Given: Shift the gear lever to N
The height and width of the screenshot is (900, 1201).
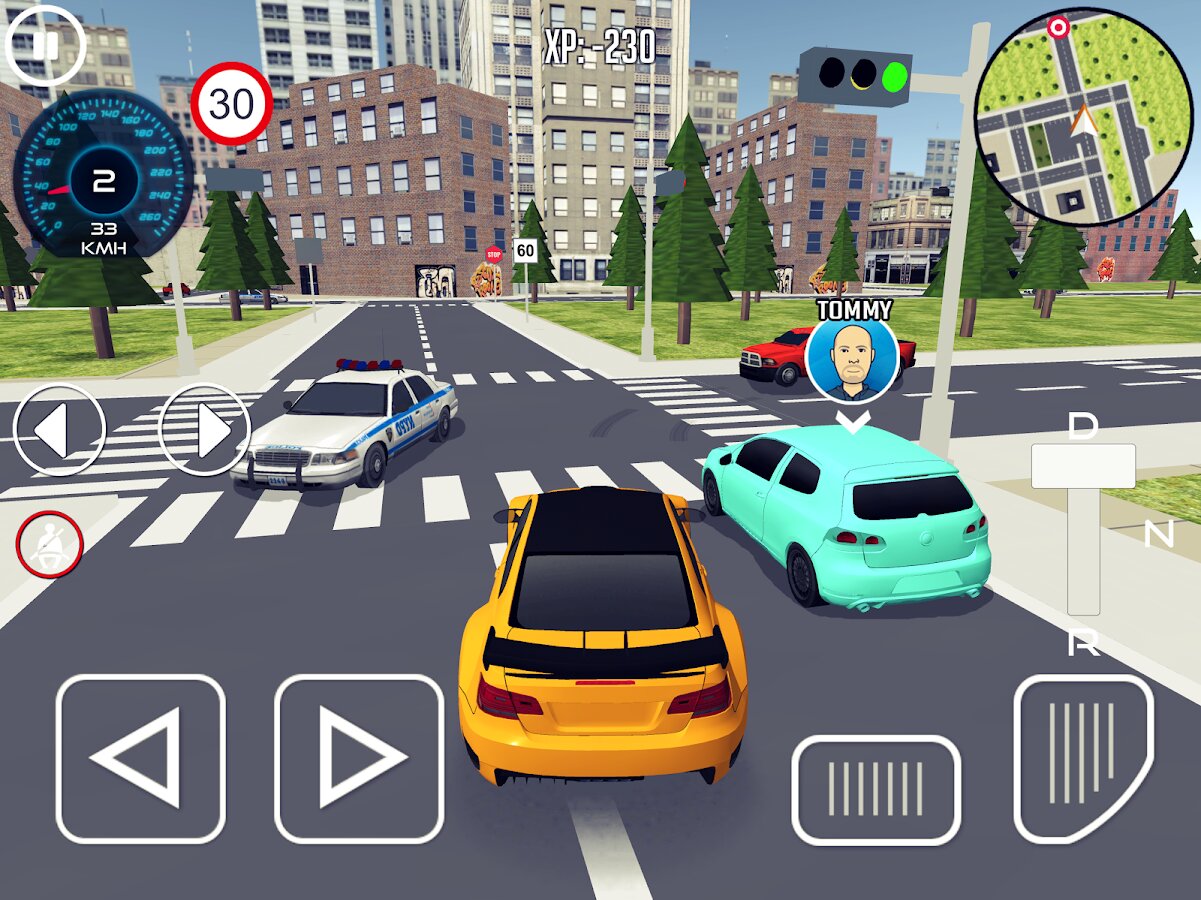Looking at the screenshot, I should 1158,536.
